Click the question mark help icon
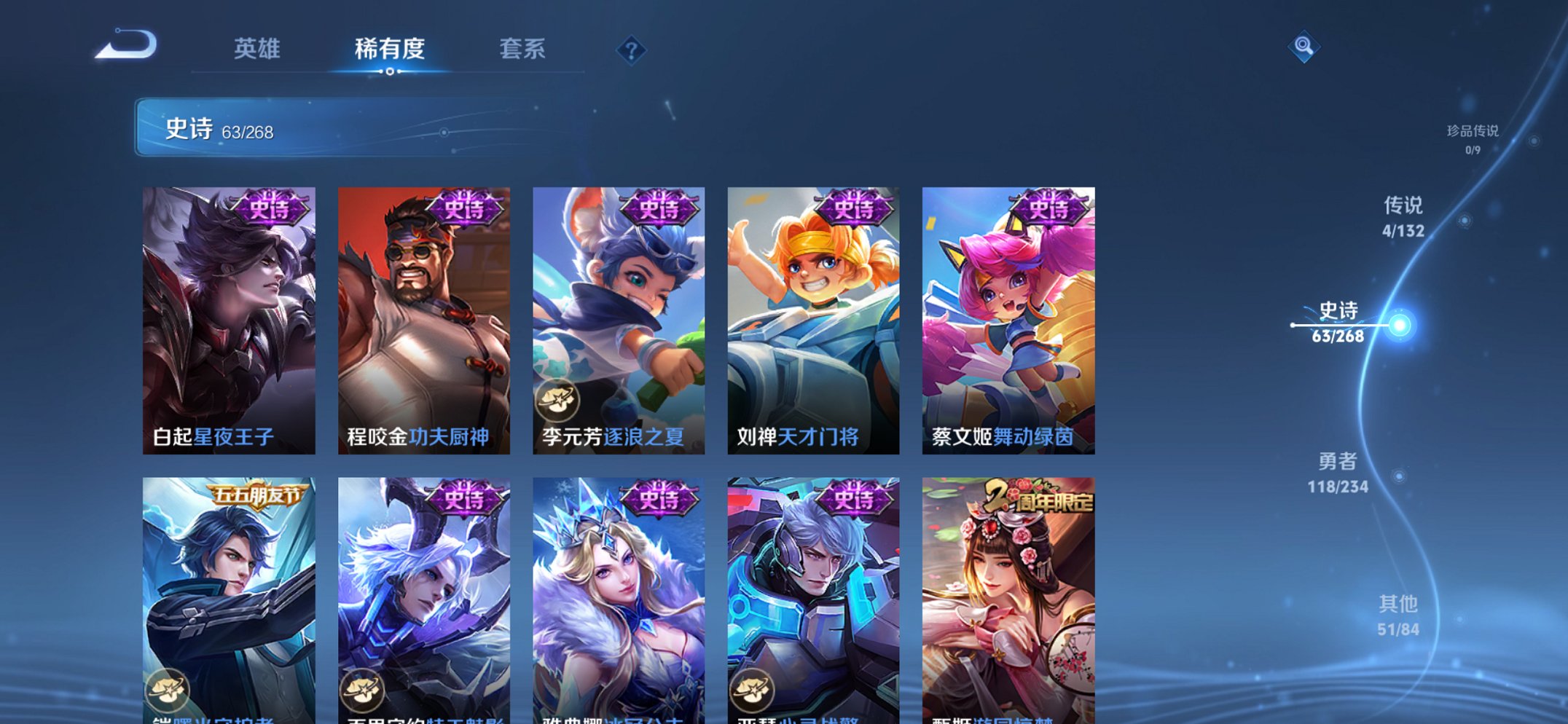The width and height of the screenshot is (1568, 724). point(632,50)
